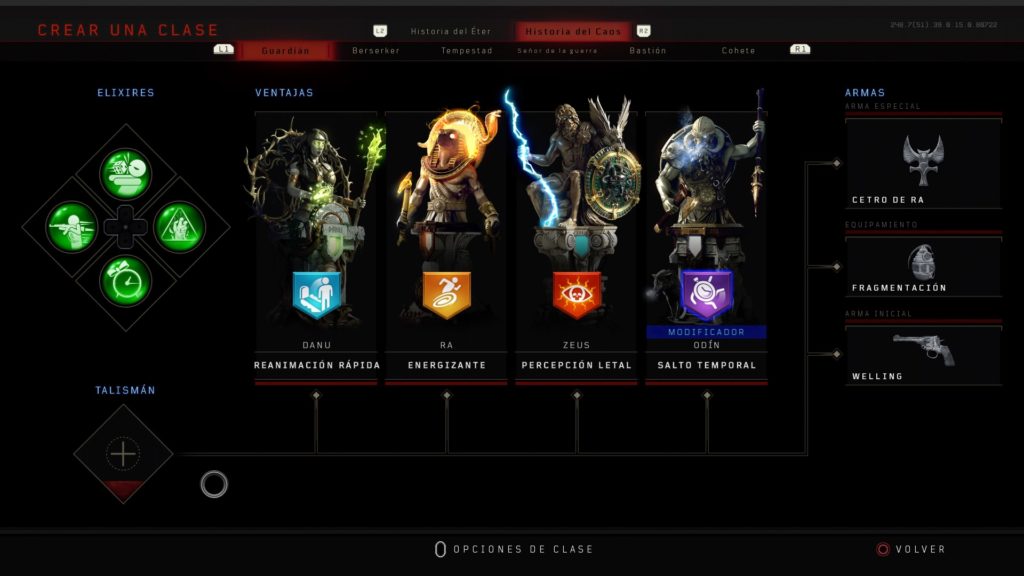Switch to the Historia del Éter tab

pos(450,31)
